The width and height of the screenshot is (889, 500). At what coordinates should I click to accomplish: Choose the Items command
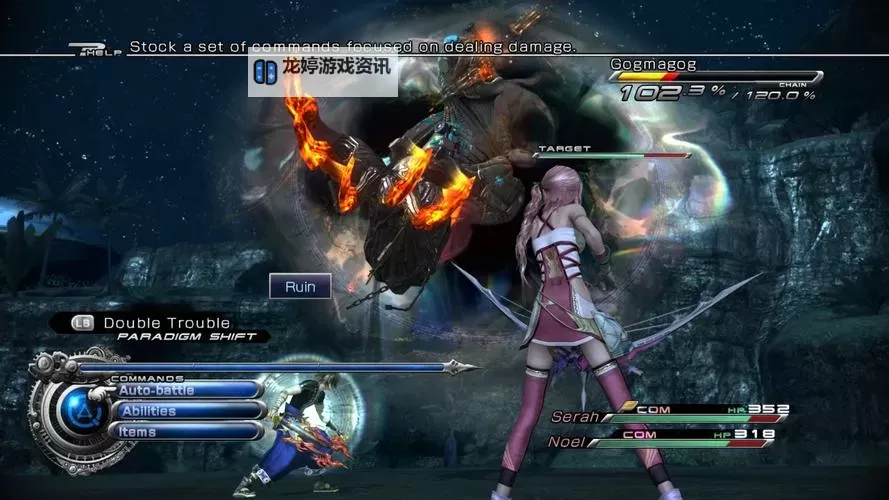188,431
